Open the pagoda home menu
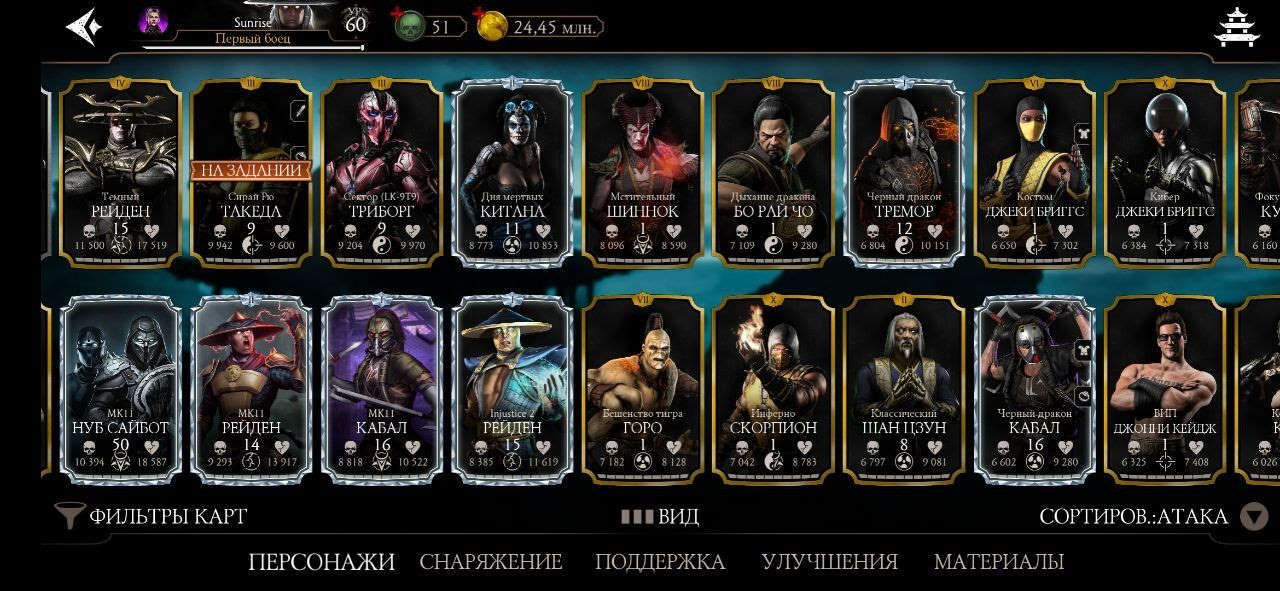This screenshot has height=591, width=1280. coord(1237,27)
